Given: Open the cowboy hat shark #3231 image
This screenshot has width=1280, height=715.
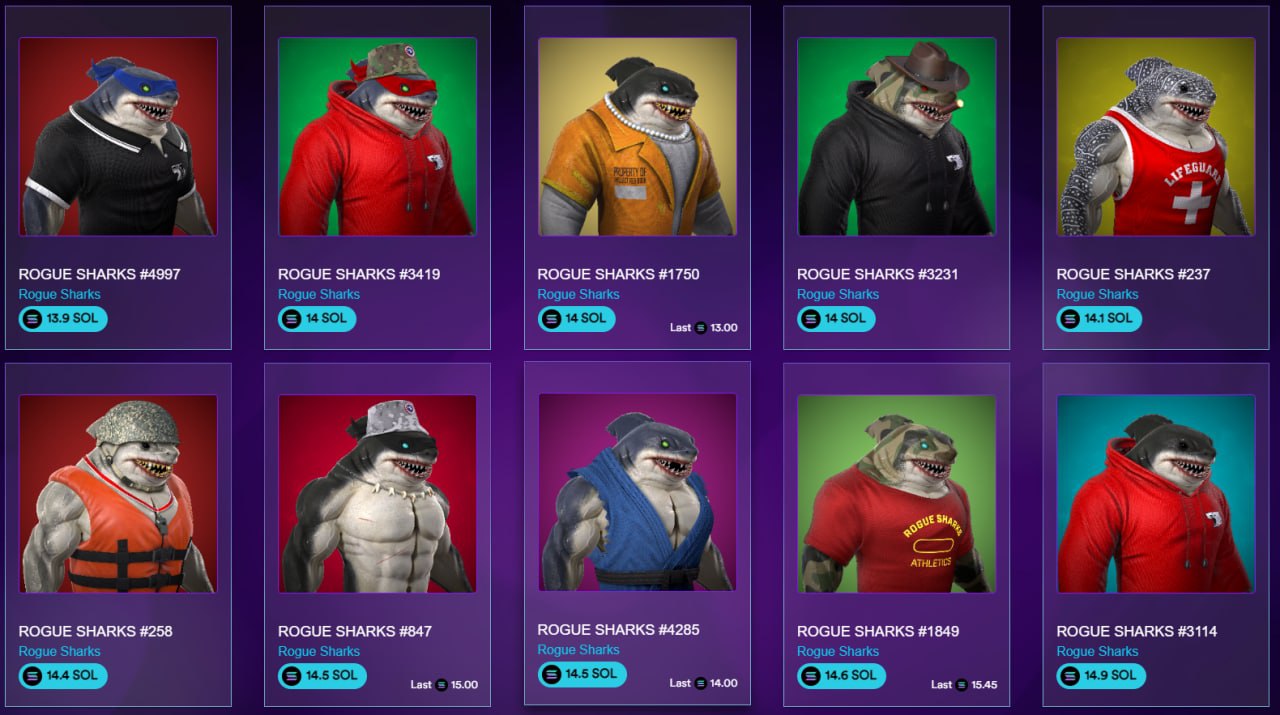Looking at the screenshot, I should (x=896, y=137).
